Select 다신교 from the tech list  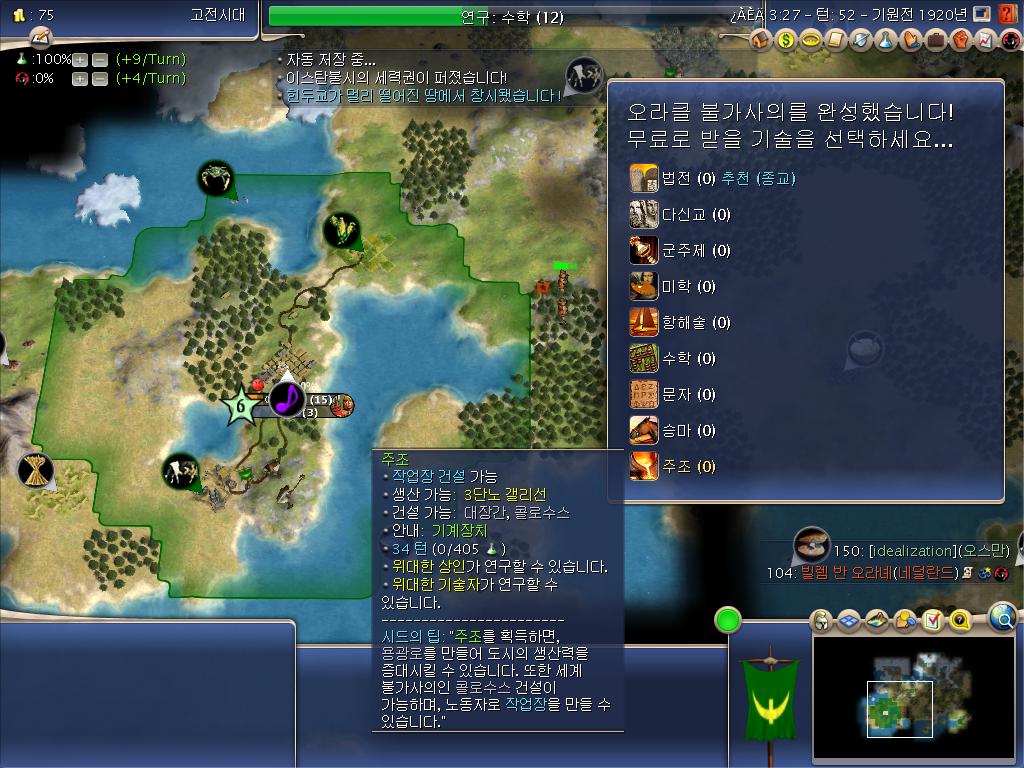click(694, 215)
